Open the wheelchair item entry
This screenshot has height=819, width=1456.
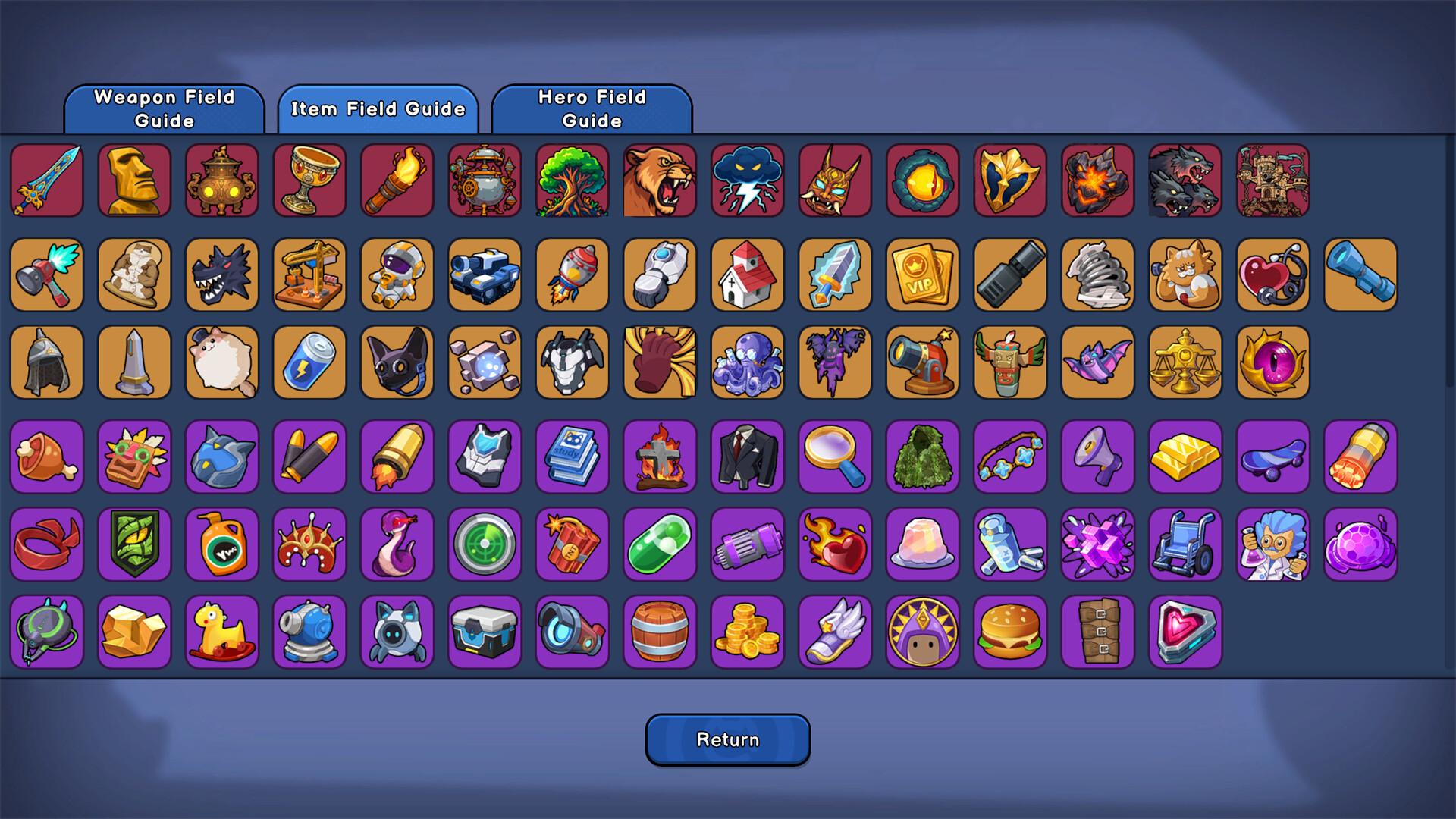click(1185, 544)
